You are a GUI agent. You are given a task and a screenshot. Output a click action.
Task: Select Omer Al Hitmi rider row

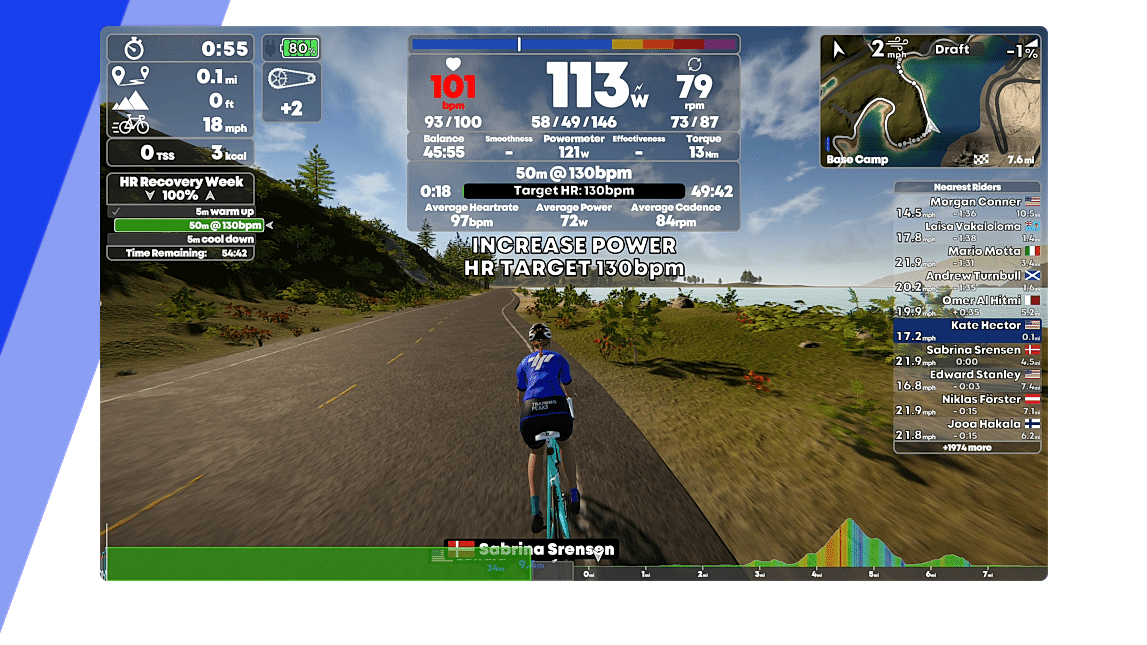966,306
